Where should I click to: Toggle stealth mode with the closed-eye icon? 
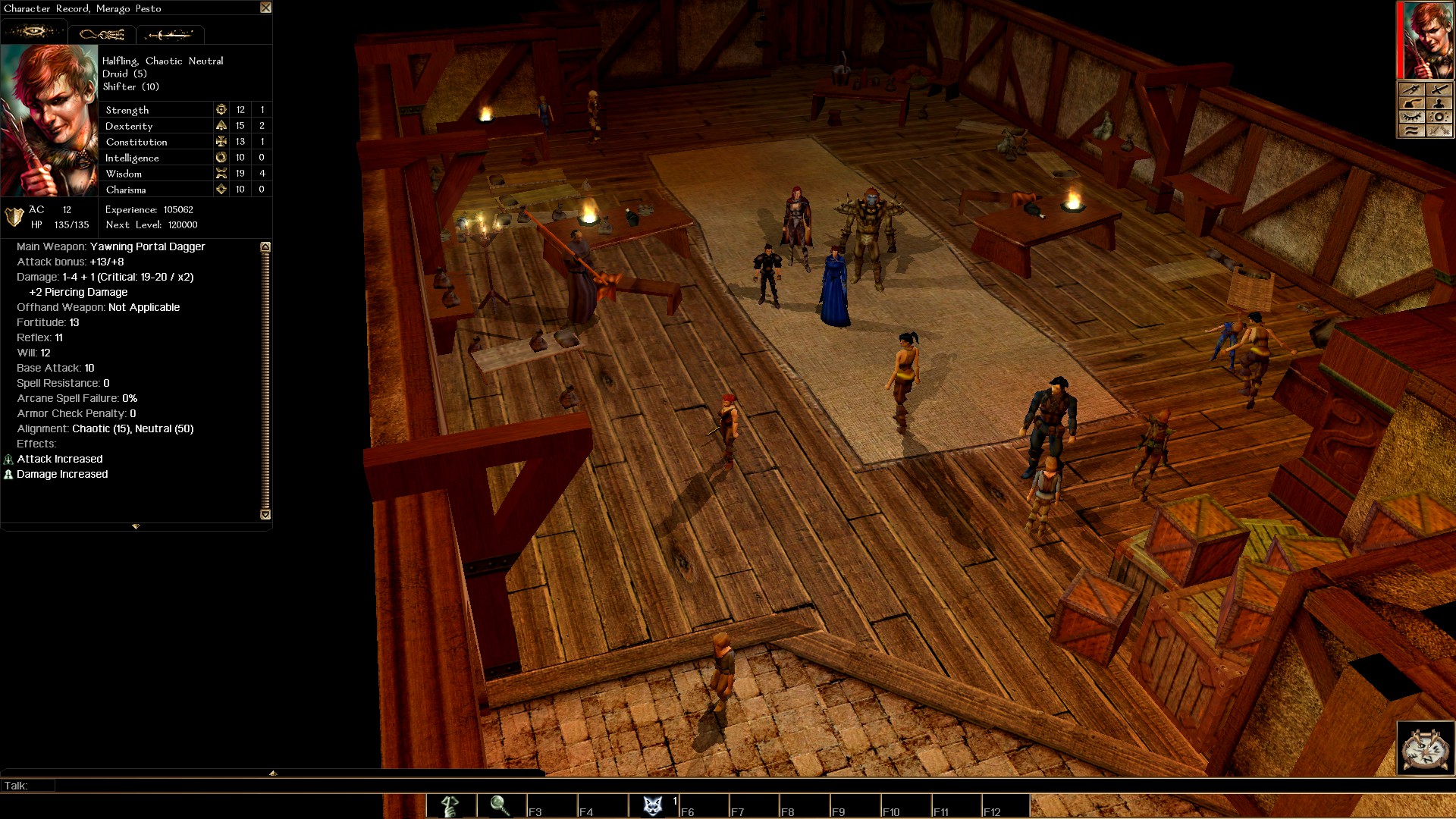(1410, 117)
